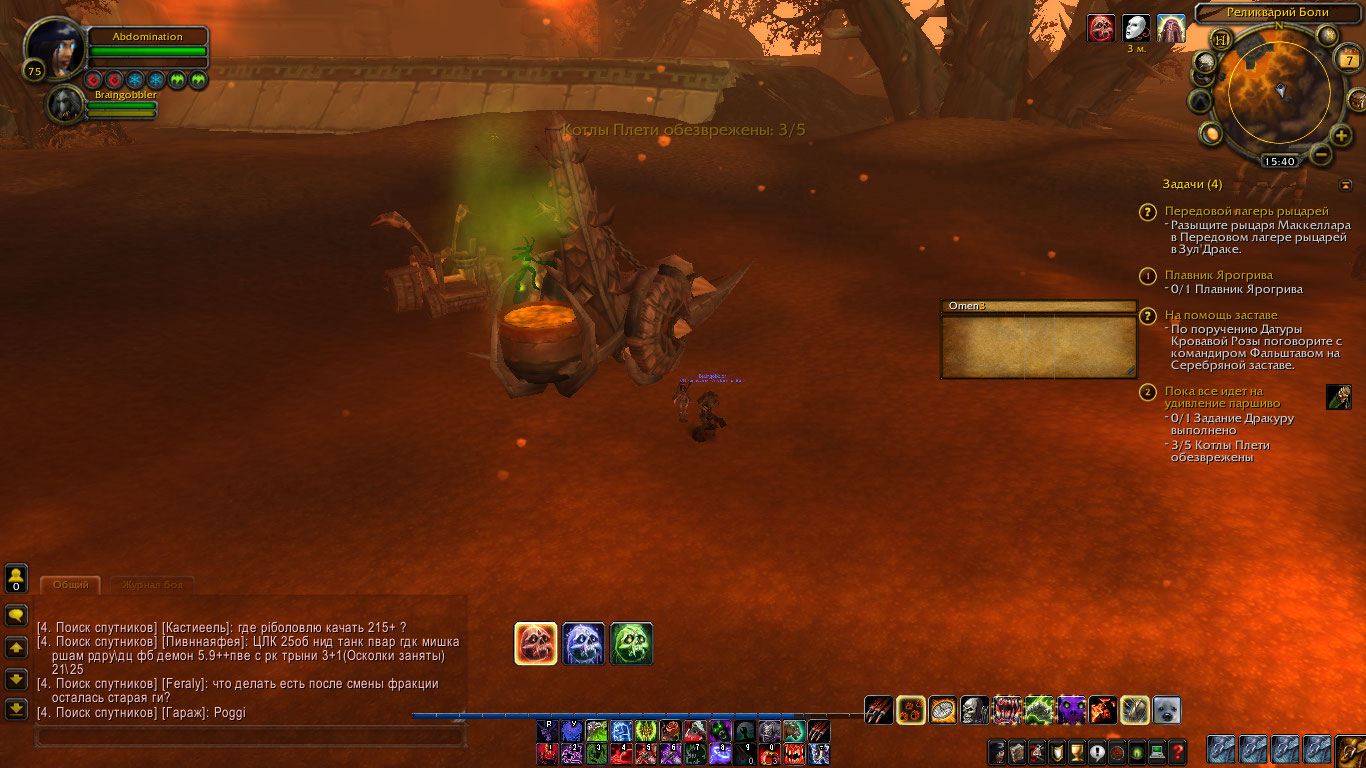
Task: Open the Журнал боя combat log tab
Action: click(x=152, y=585)
